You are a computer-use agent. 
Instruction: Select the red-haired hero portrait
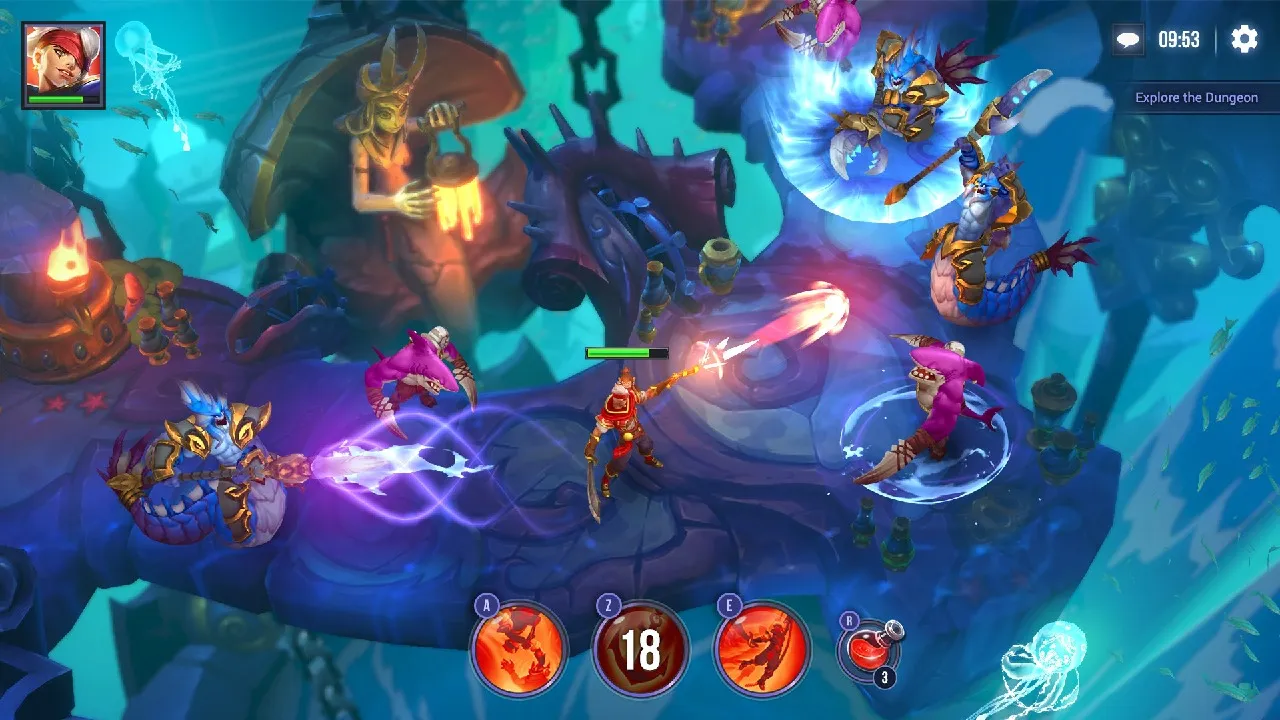63,64
